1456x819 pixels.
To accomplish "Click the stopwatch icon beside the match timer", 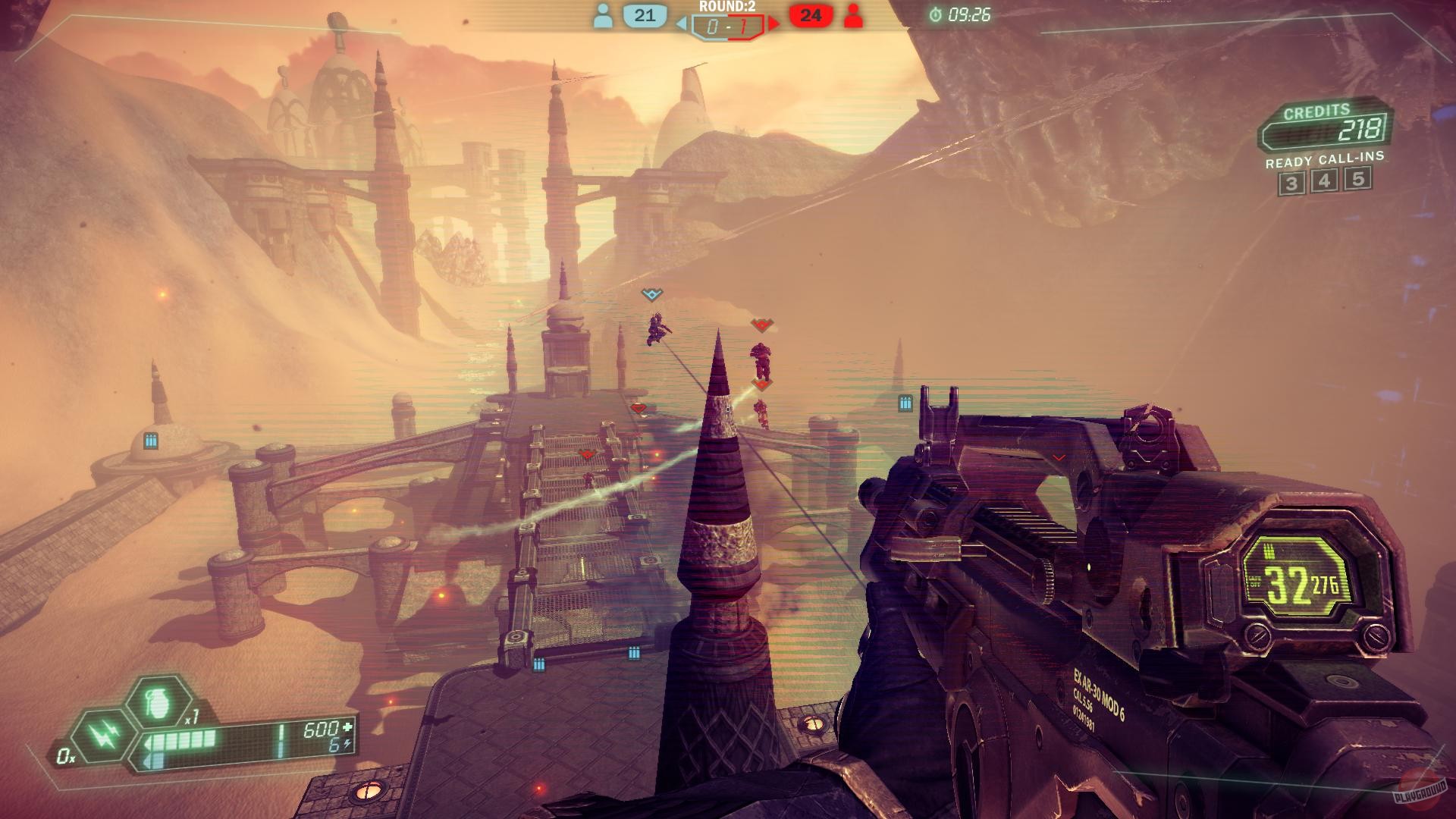I will point(935,13).
